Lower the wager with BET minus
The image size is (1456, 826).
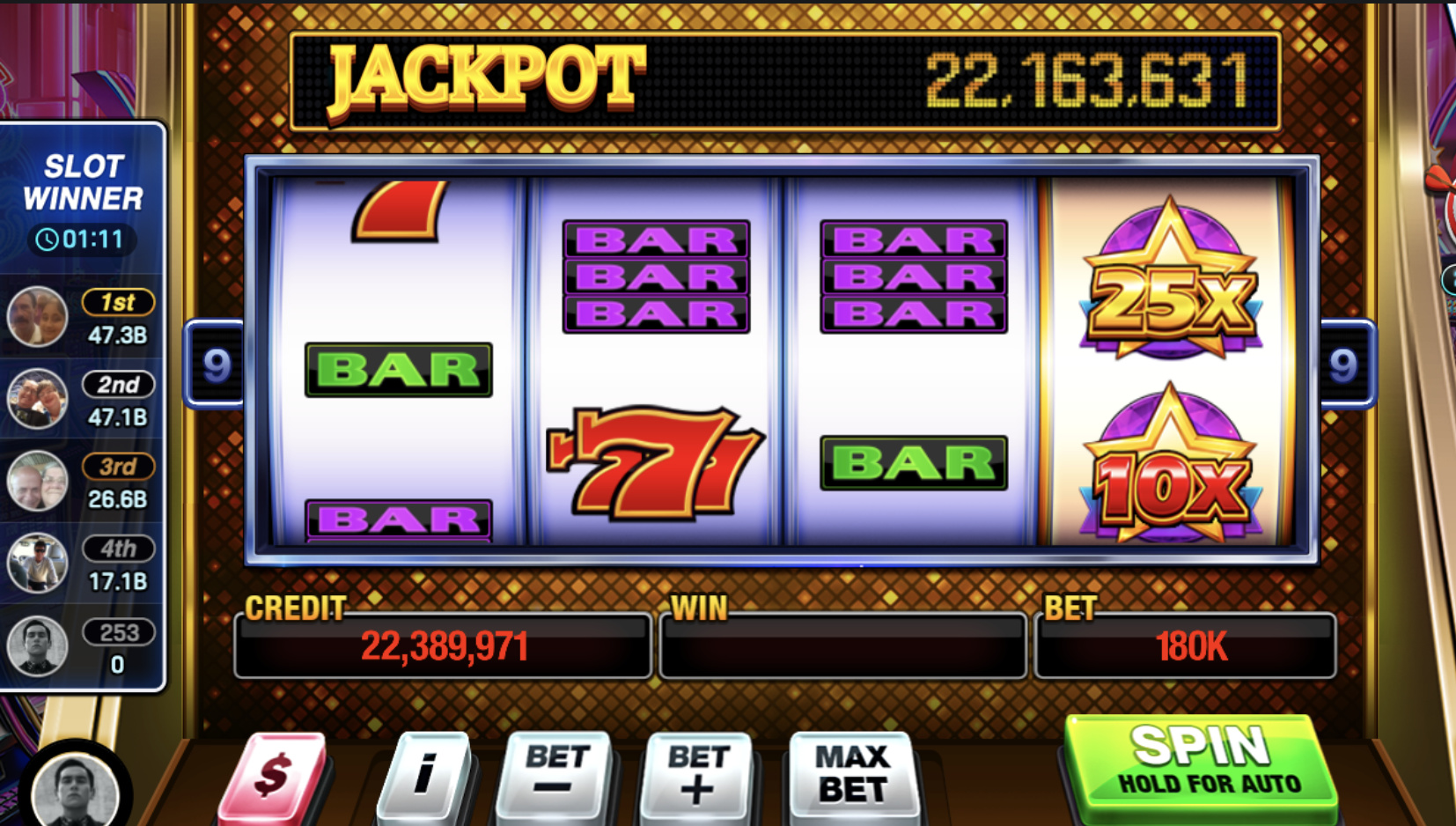tap(555, 773)
